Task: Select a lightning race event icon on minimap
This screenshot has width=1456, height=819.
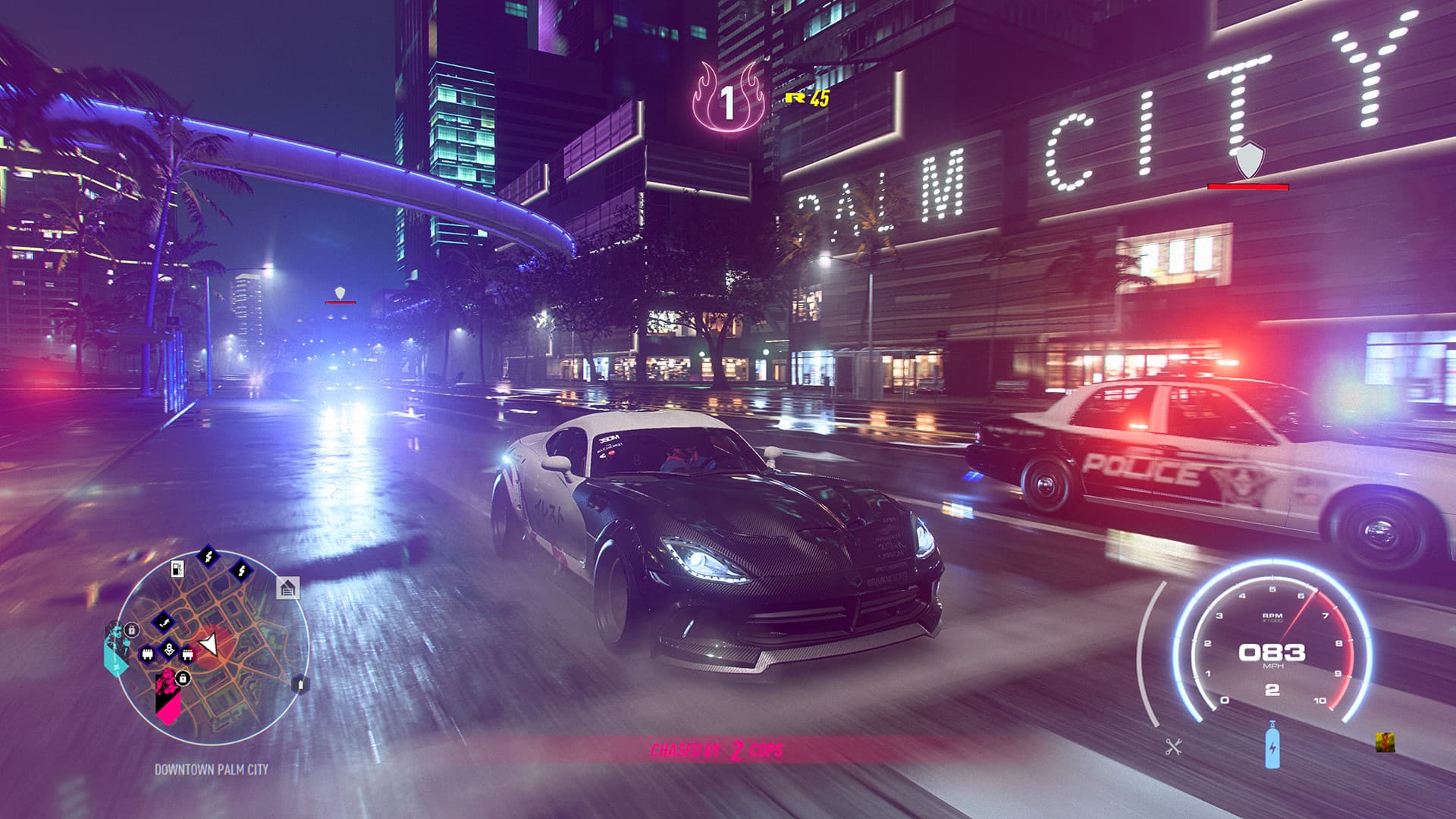Action: pos(208,556)
